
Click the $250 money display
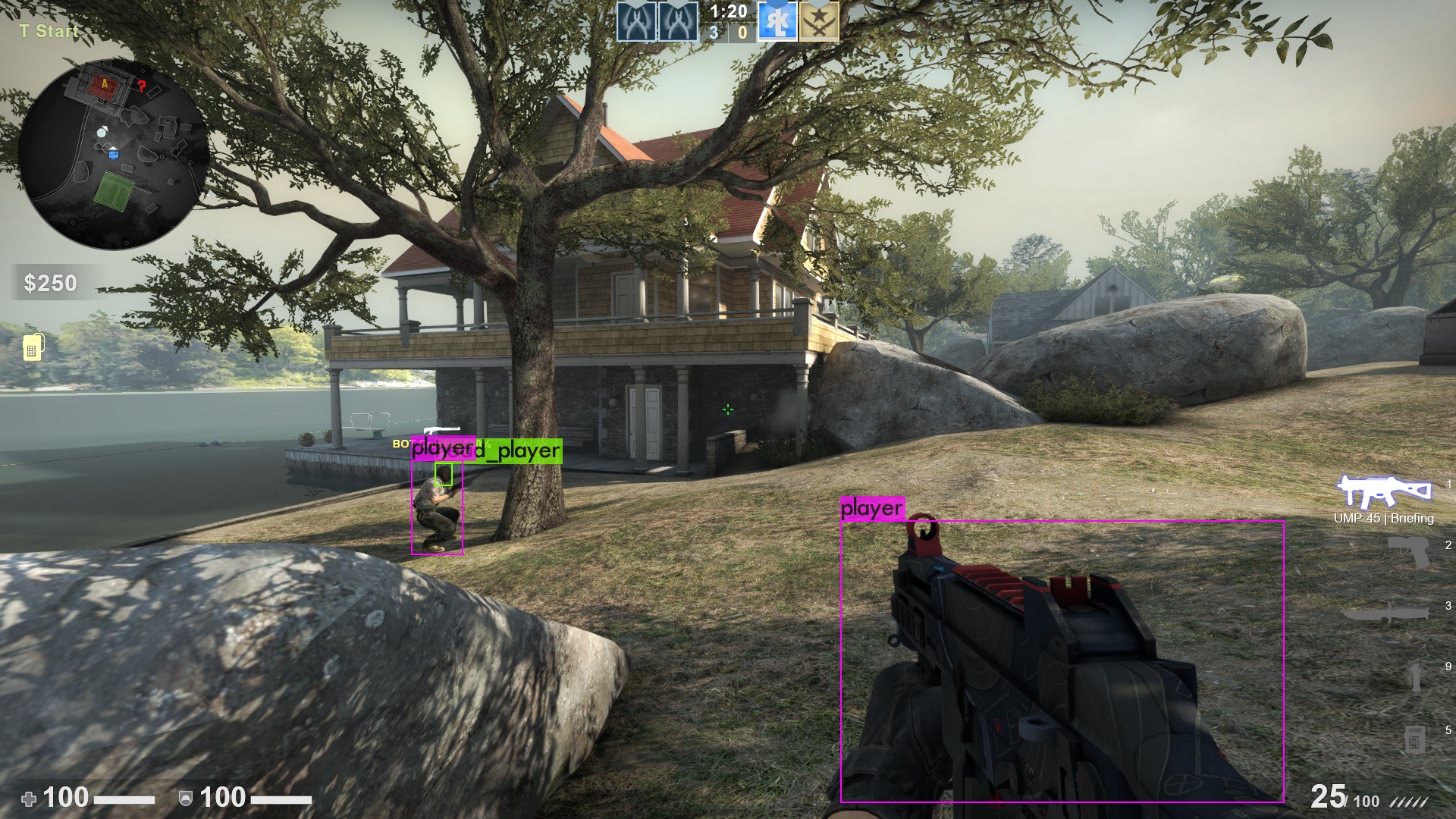click(x=49, y=284)
